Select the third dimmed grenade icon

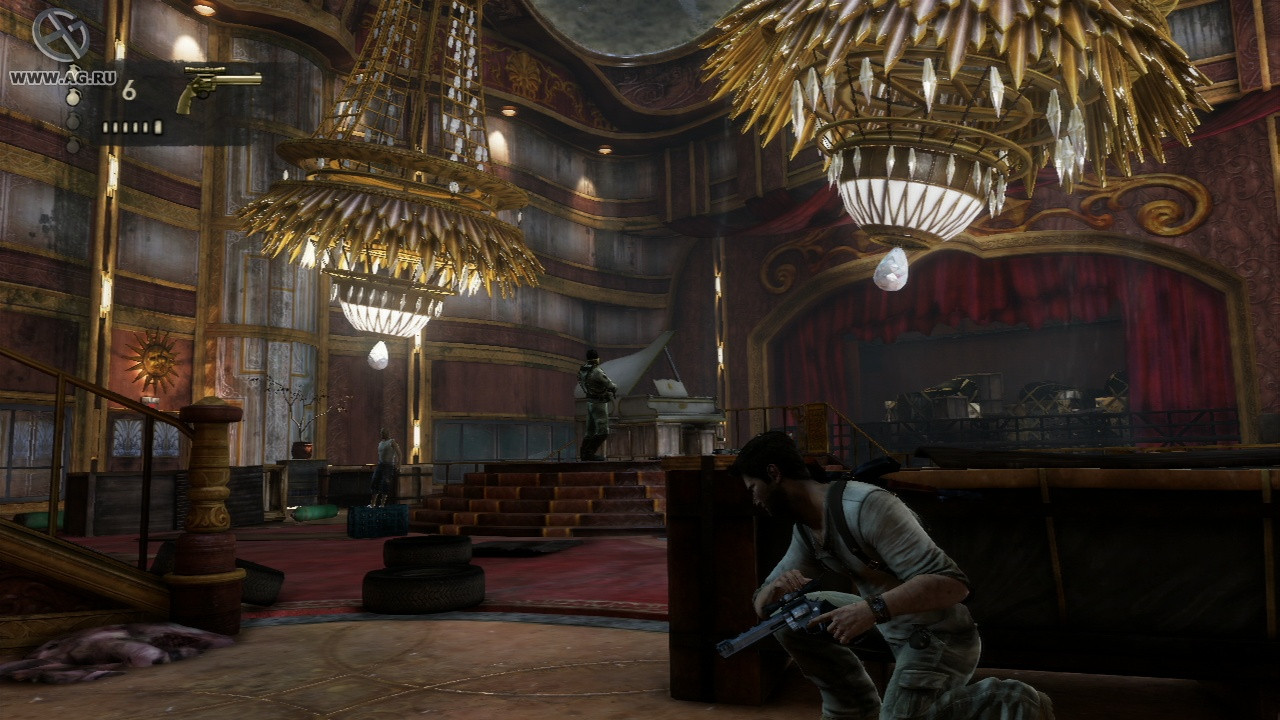73,121
